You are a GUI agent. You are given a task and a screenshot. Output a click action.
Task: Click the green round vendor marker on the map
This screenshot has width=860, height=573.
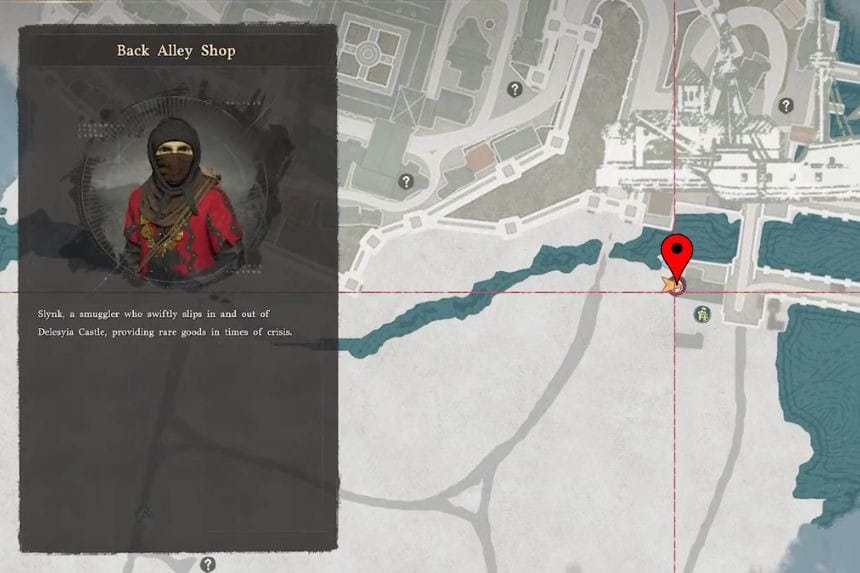704,314
